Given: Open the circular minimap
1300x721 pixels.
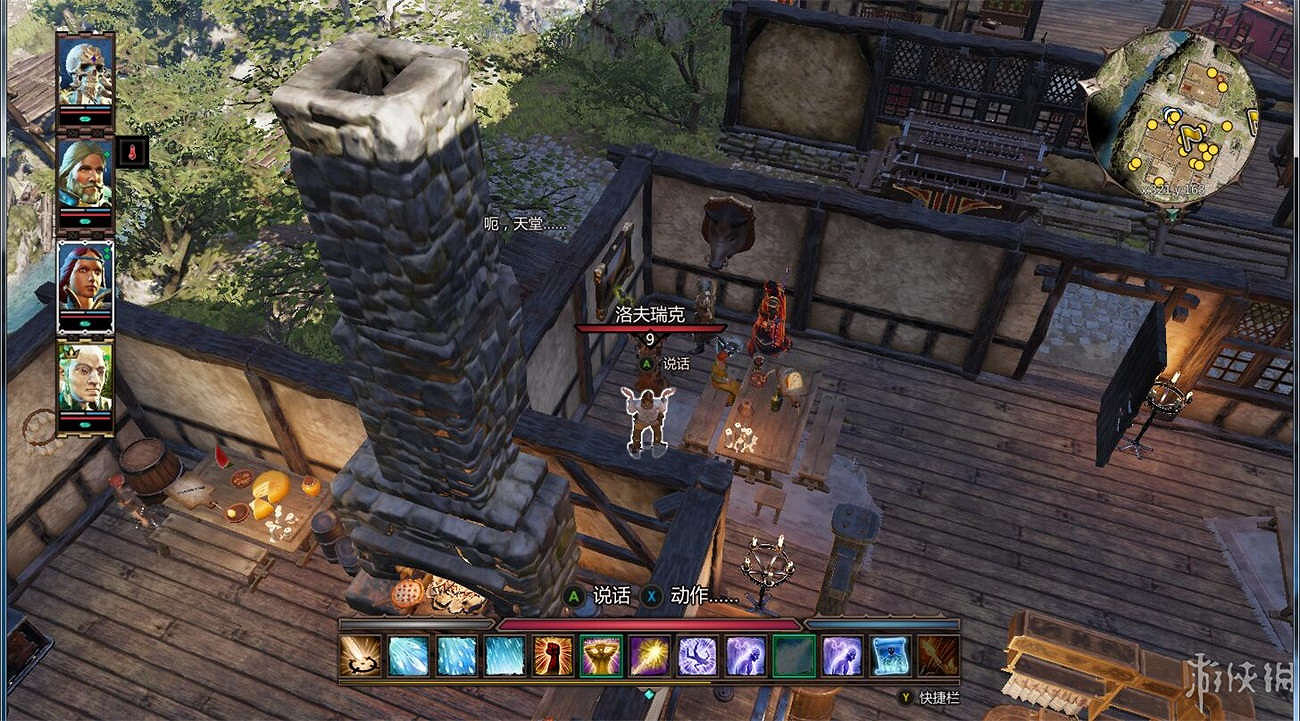Looking at the screenshot, I should 1172,116.
